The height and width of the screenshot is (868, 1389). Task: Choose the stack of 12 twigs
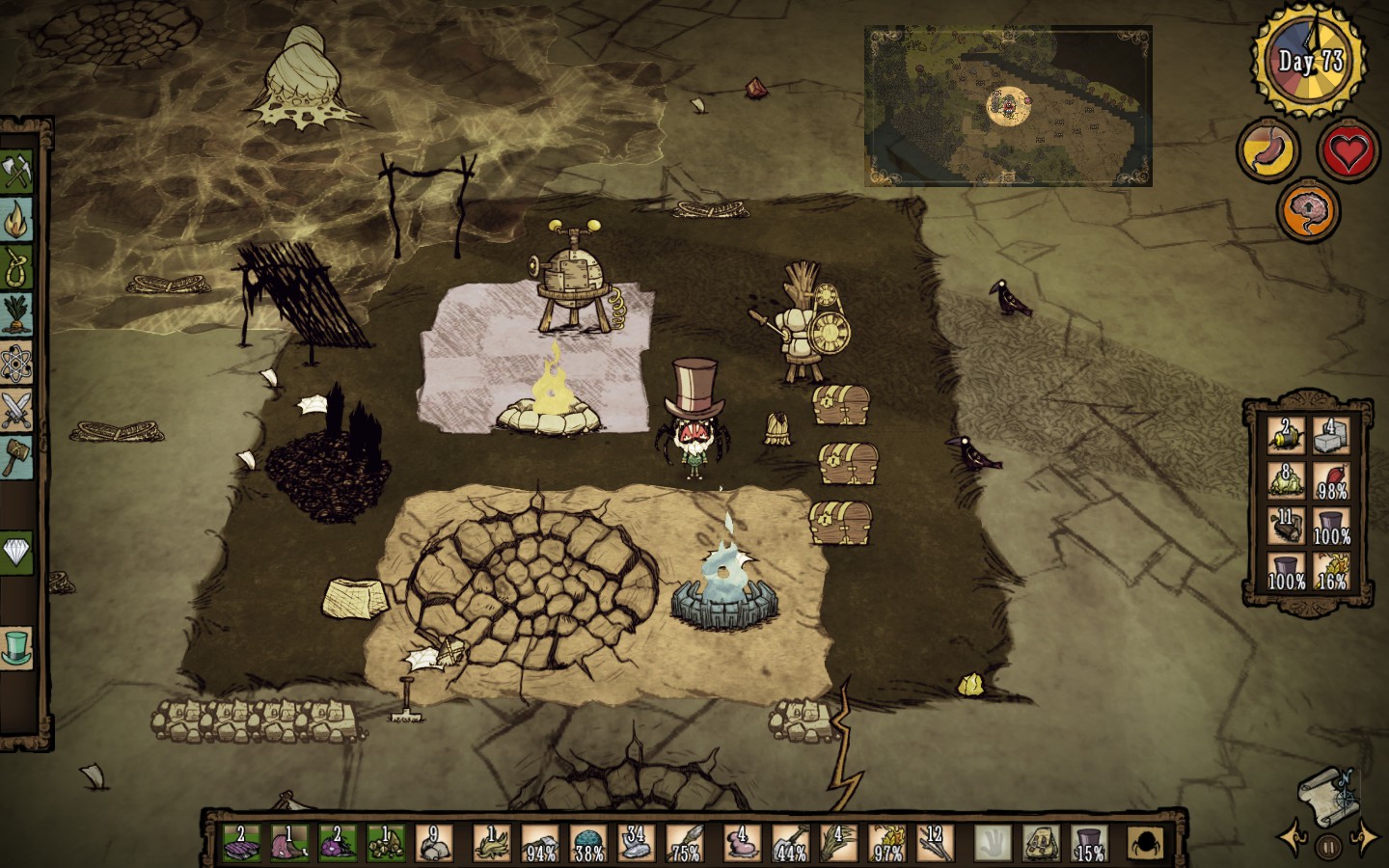[x=934, y=843]
